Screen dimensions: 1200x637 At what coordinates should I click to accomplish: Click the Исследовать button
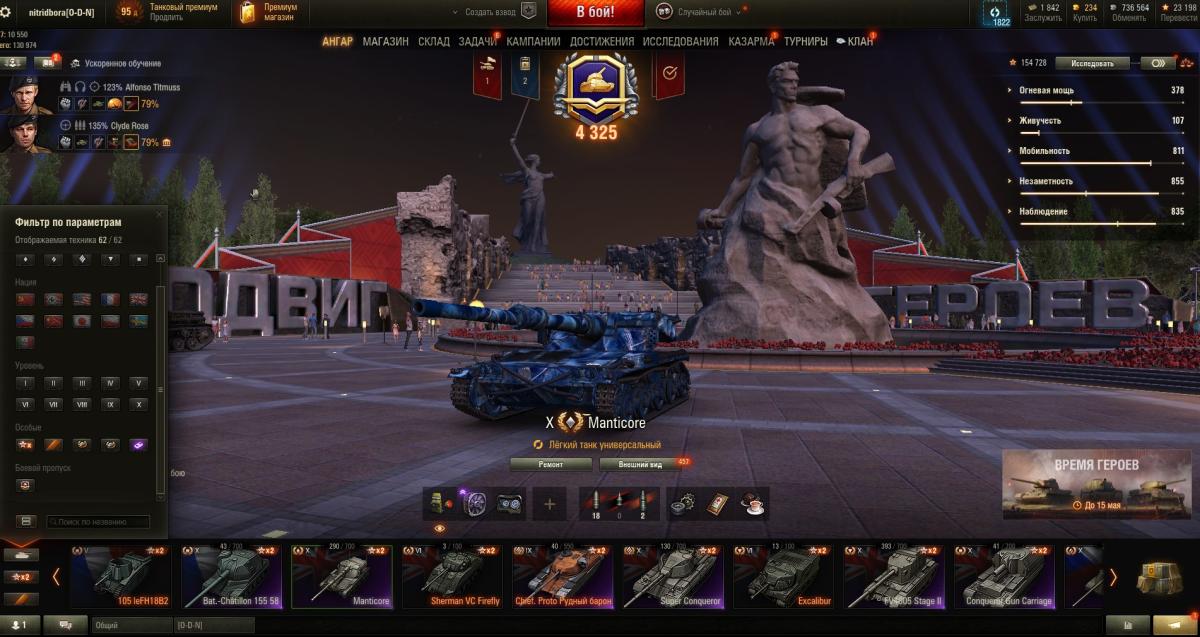pos(1092,62)
